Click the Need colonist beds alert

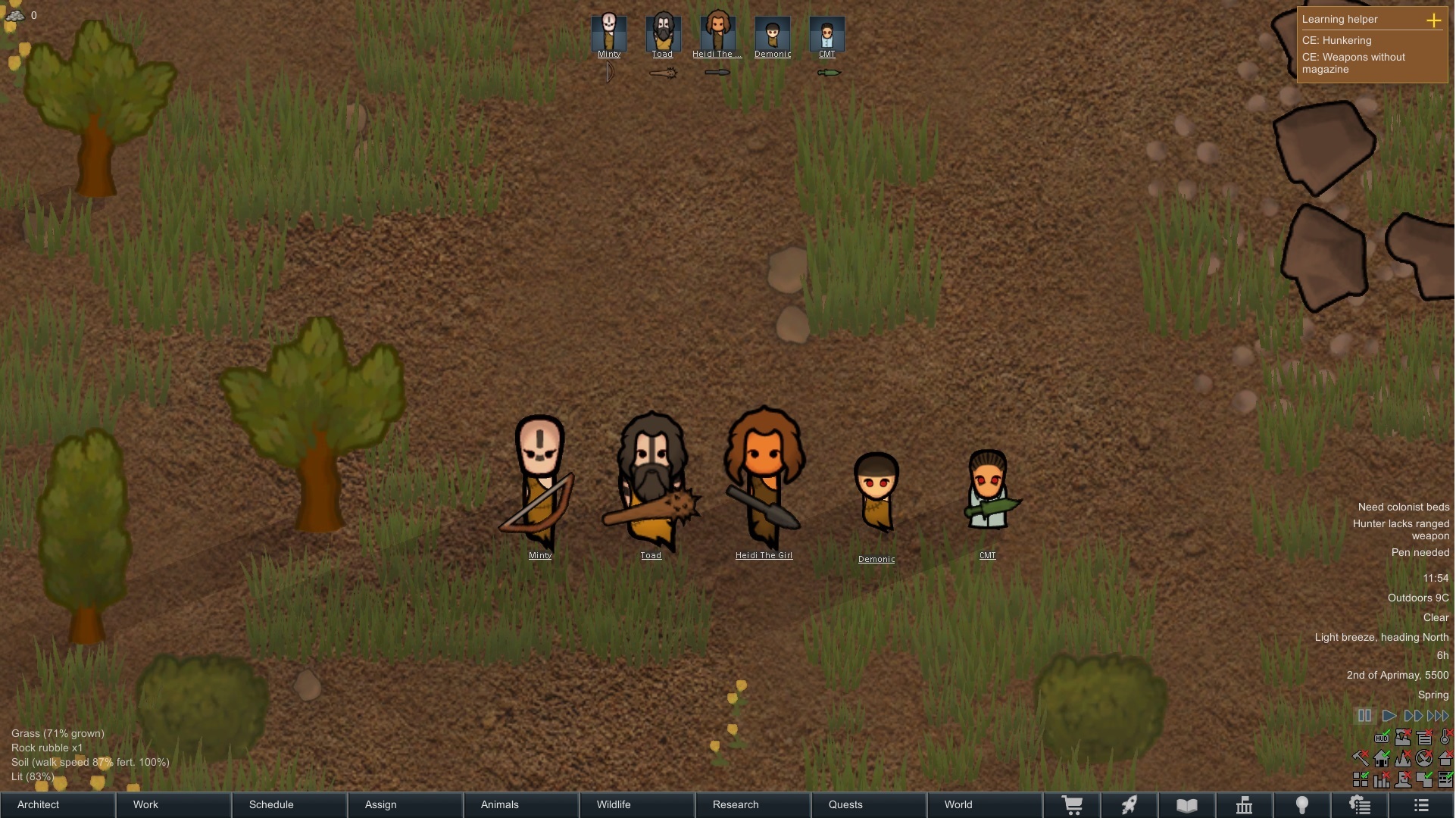point(1403,507)
